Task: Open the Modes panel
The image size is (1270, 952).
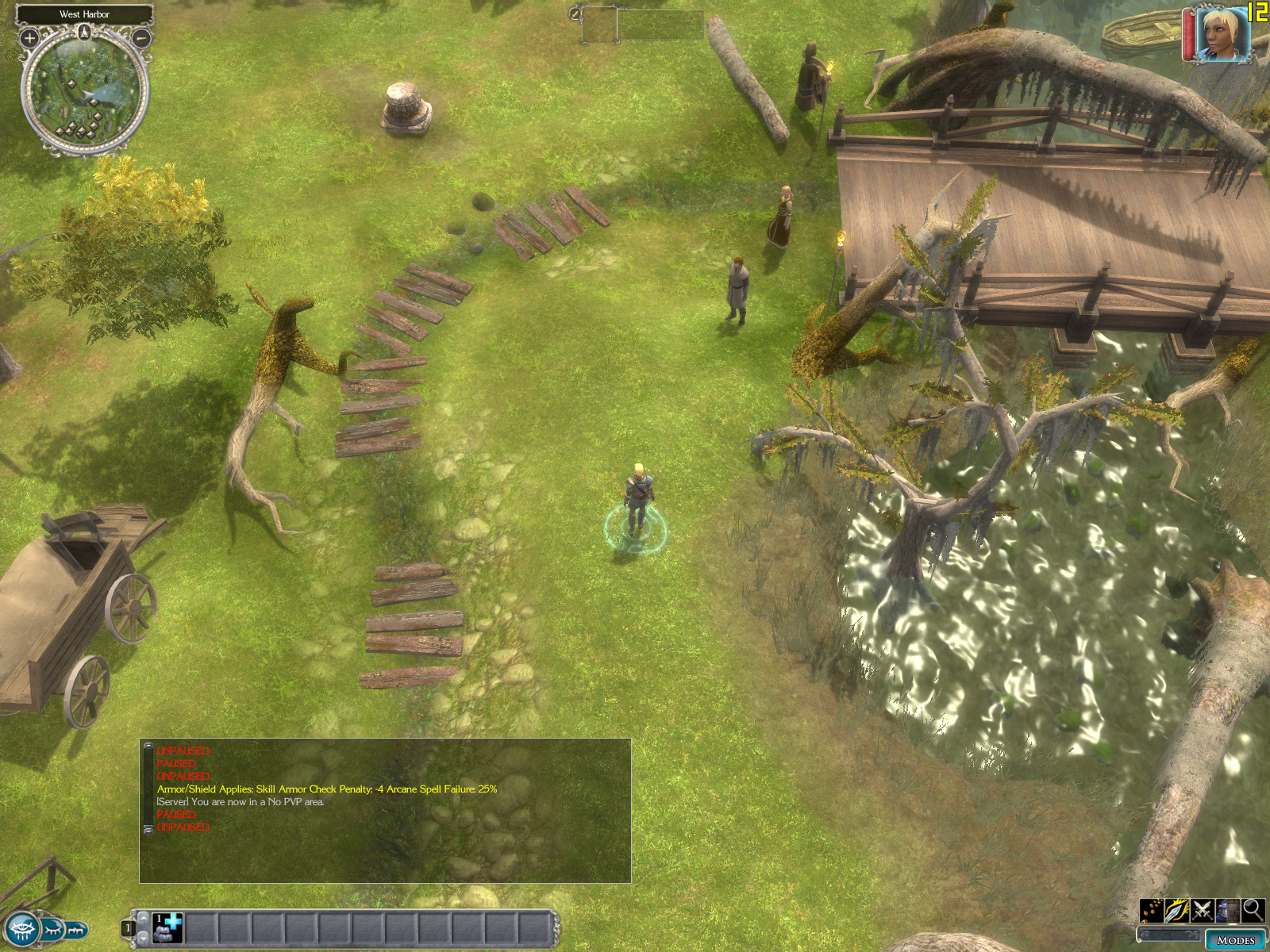Action: tap(1235, 940)
